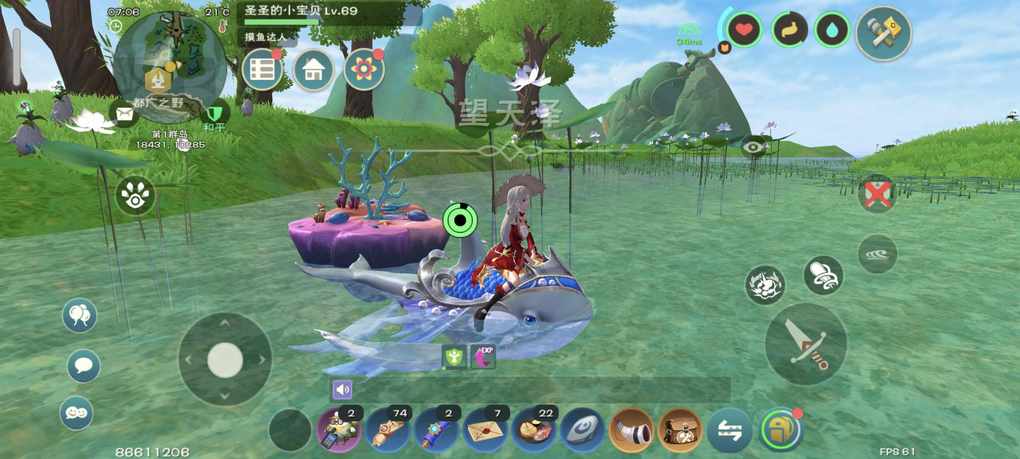Use the horn item in hotbar
This screenshot has height=459, width=1020.
[631, 430]
